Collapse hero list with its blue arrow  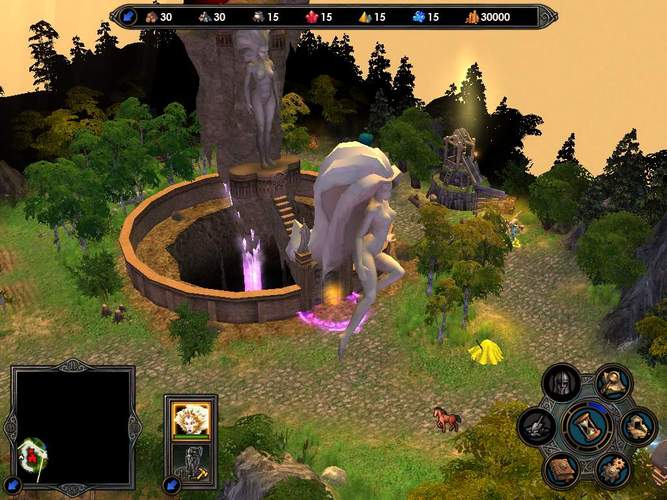tap(171, 485)
